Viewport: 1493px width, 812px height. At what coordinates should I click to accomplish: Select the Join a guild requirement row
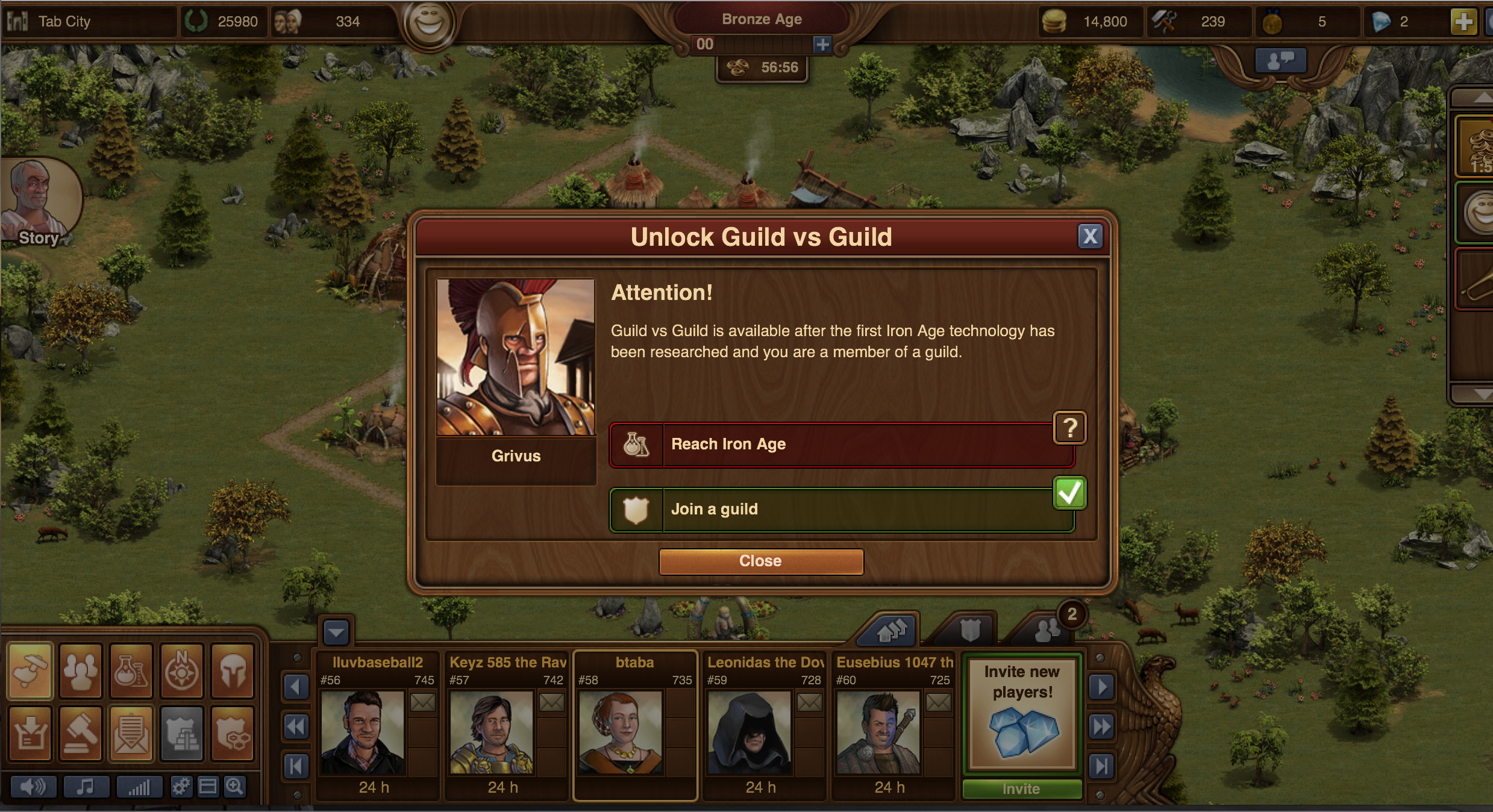[842, 510]
